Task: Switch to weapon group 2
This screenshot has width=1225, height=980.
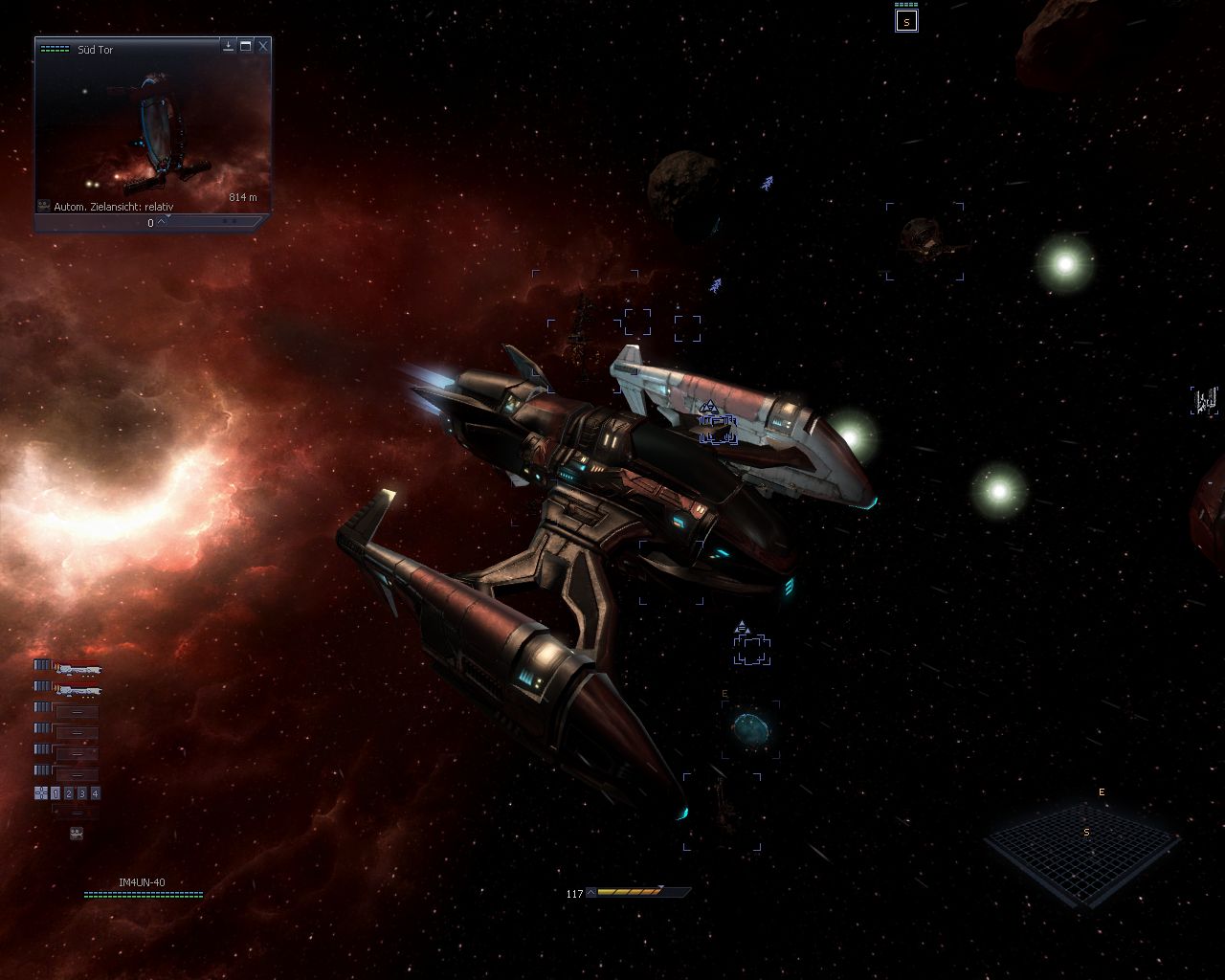Action: click(69, 793)
